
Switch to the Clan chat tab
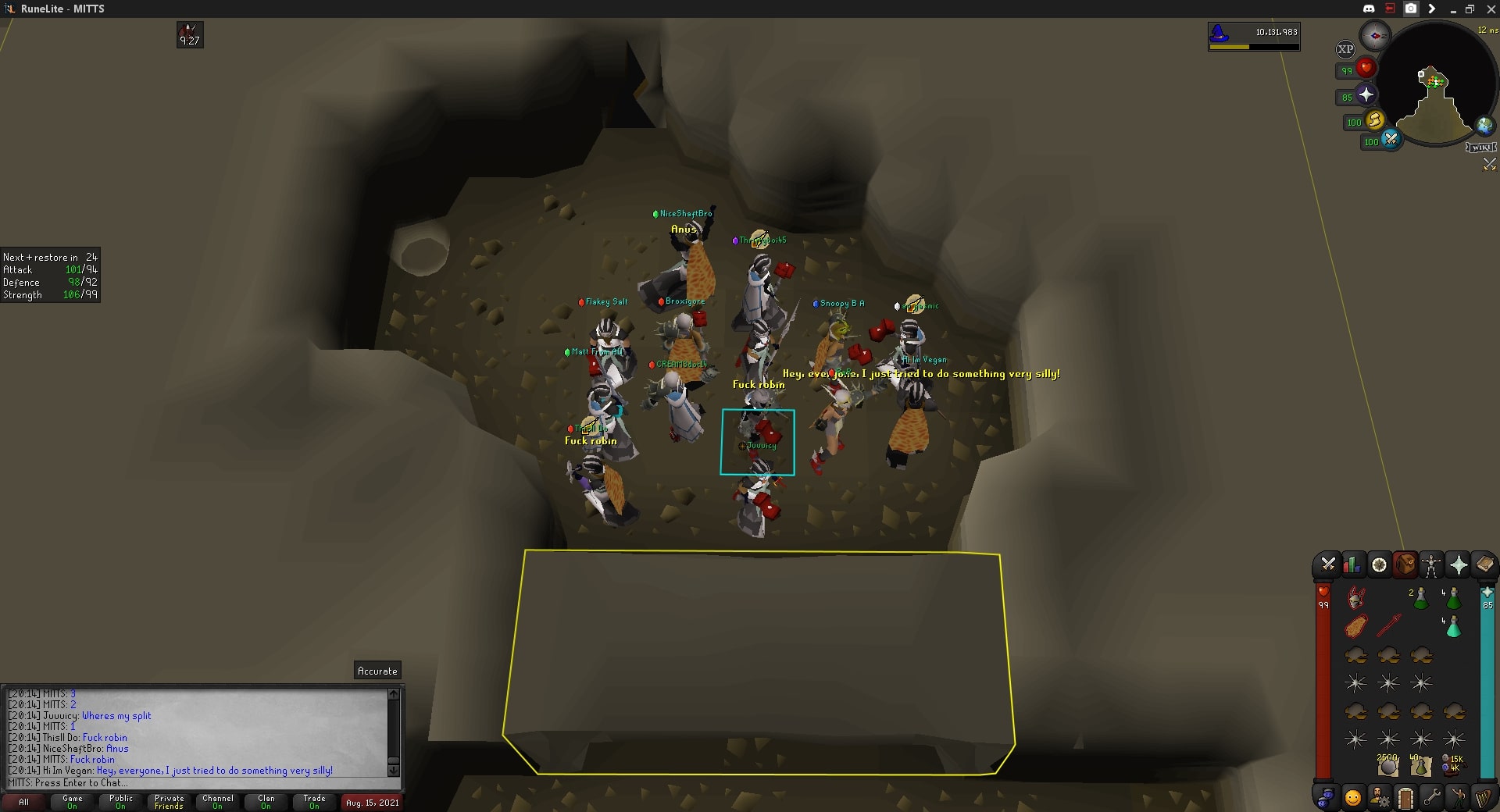coord(266,802)
